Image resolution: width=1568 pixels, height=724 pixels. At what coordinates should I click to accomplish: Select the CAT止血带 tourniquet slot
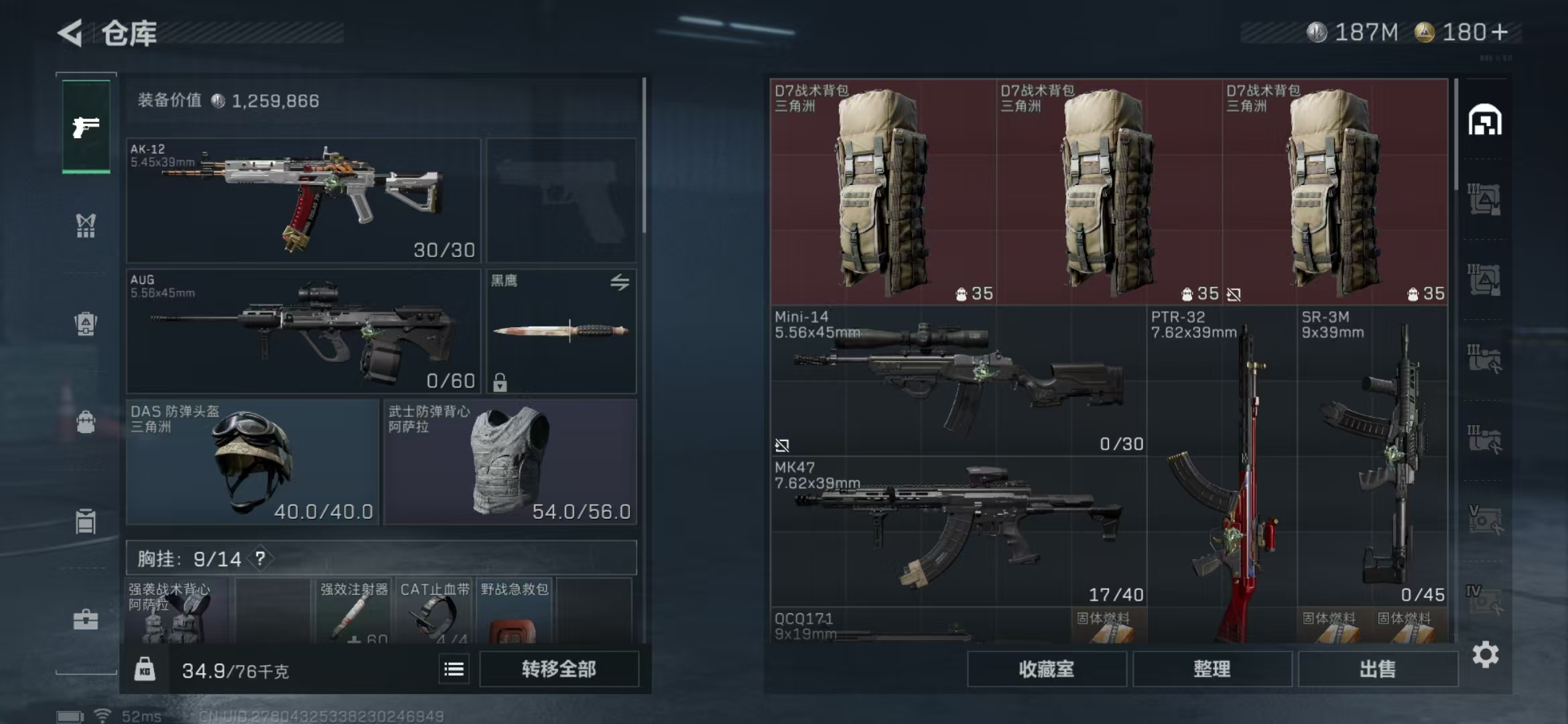click(x=434, y=611)
